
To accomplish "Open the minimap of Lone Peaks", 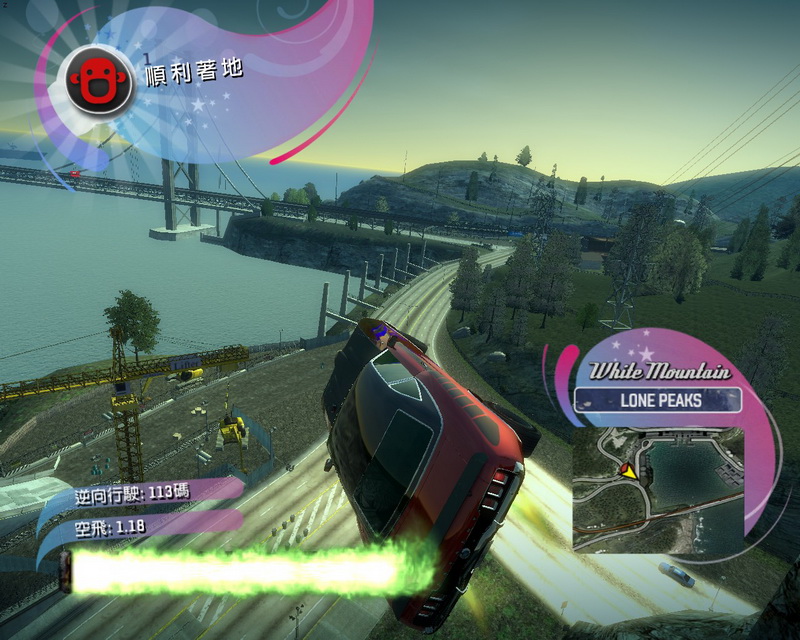I will [657, 488].
